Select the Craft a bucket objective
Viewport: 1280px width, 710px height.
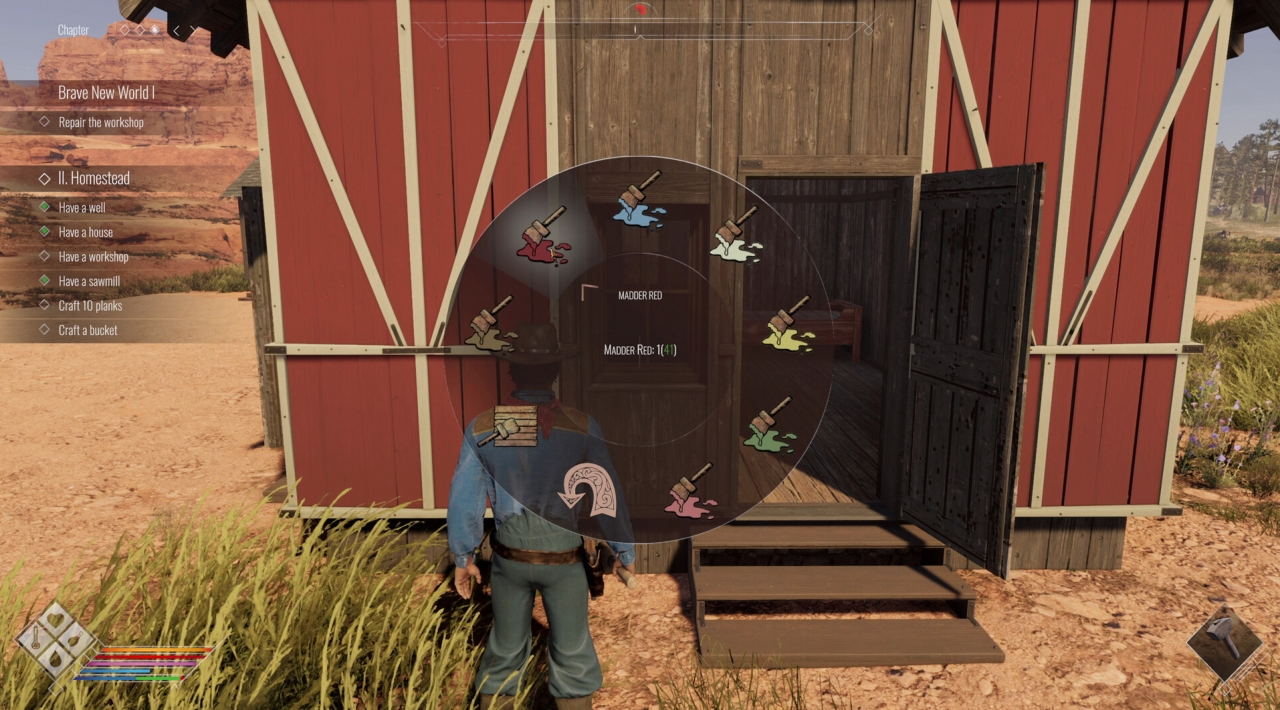pyautogui.click(x=88, y=330)
